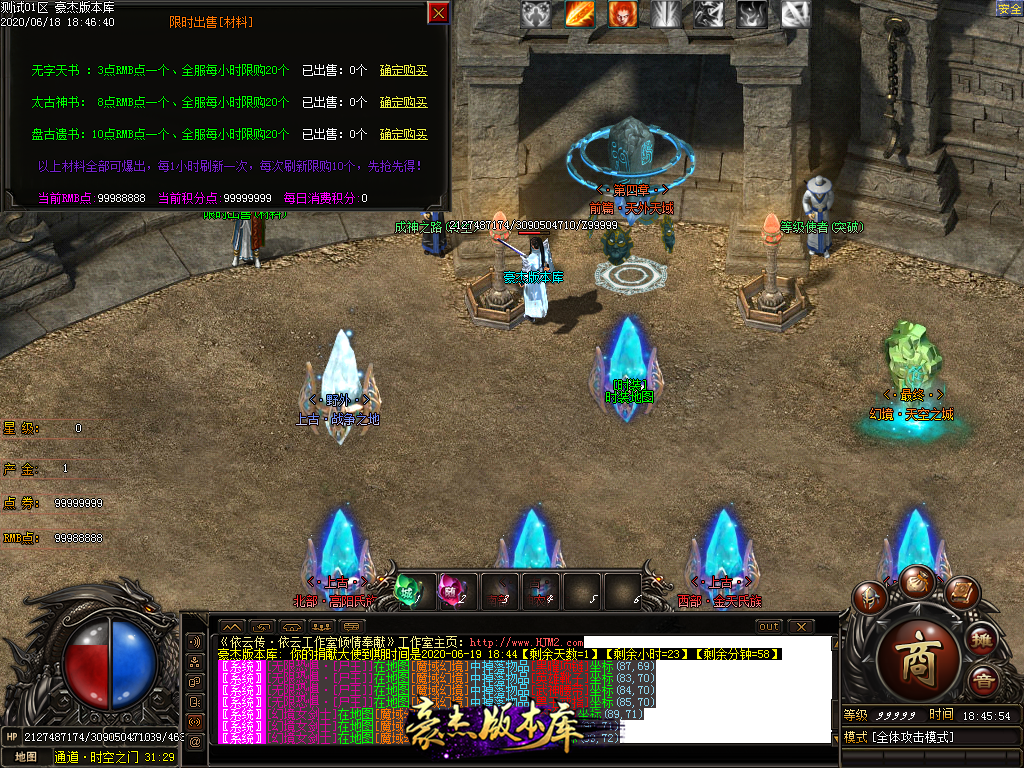Close the chat panel with its X

(801, 627)
